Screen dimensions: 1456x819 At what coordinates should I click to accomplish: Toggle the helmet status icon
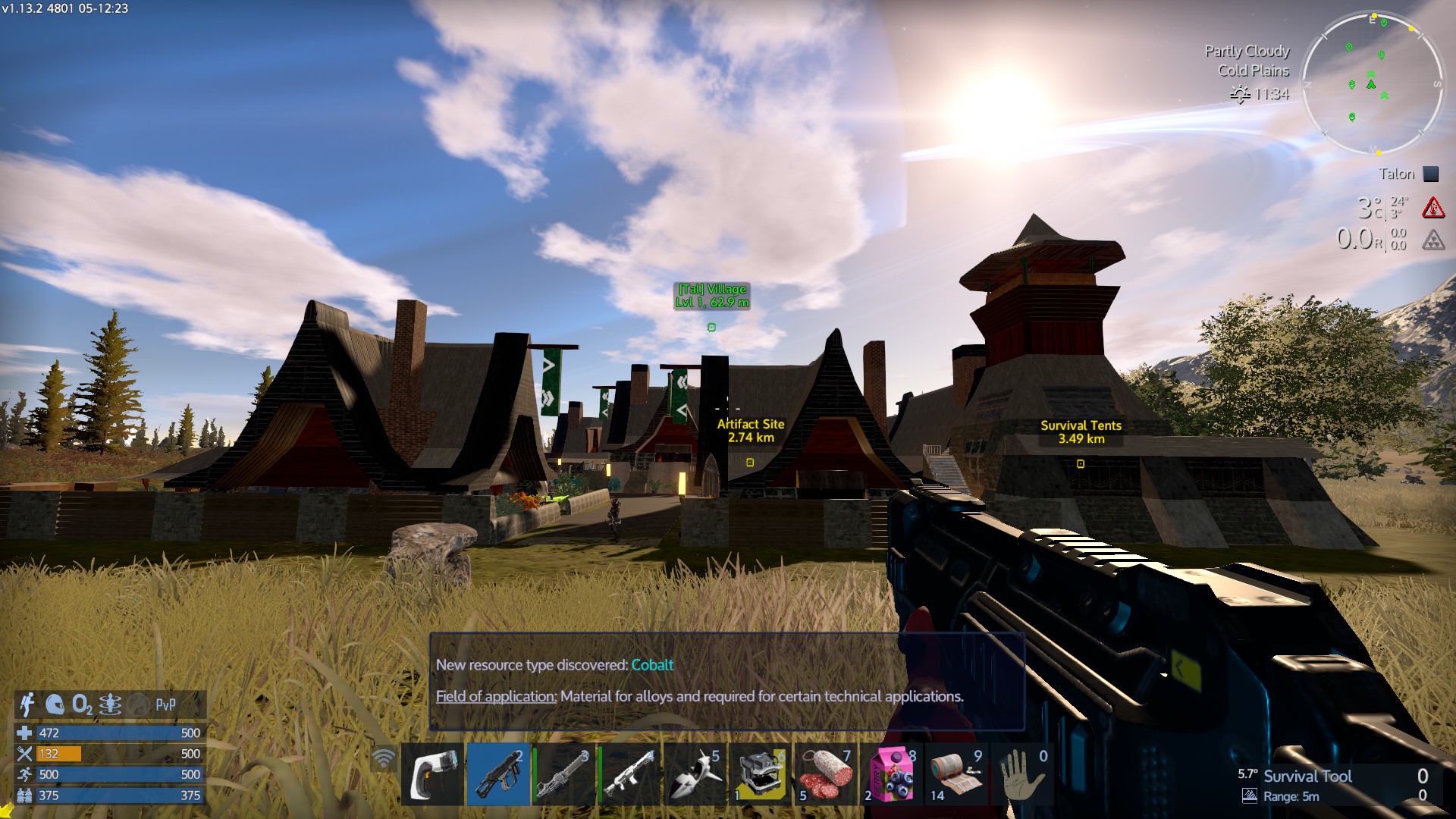[55, 705]
